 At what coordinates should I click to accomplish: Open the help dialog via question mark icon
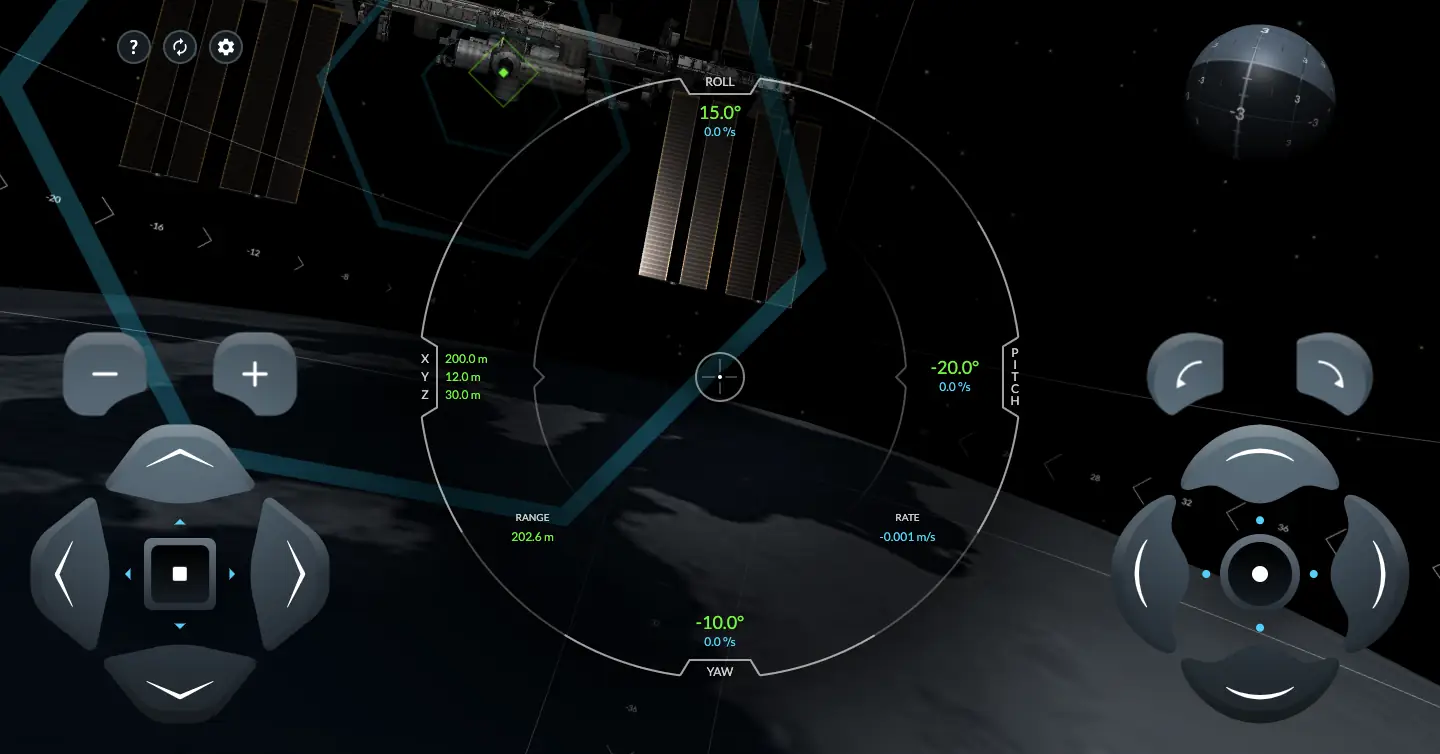(x=133, y=47)
